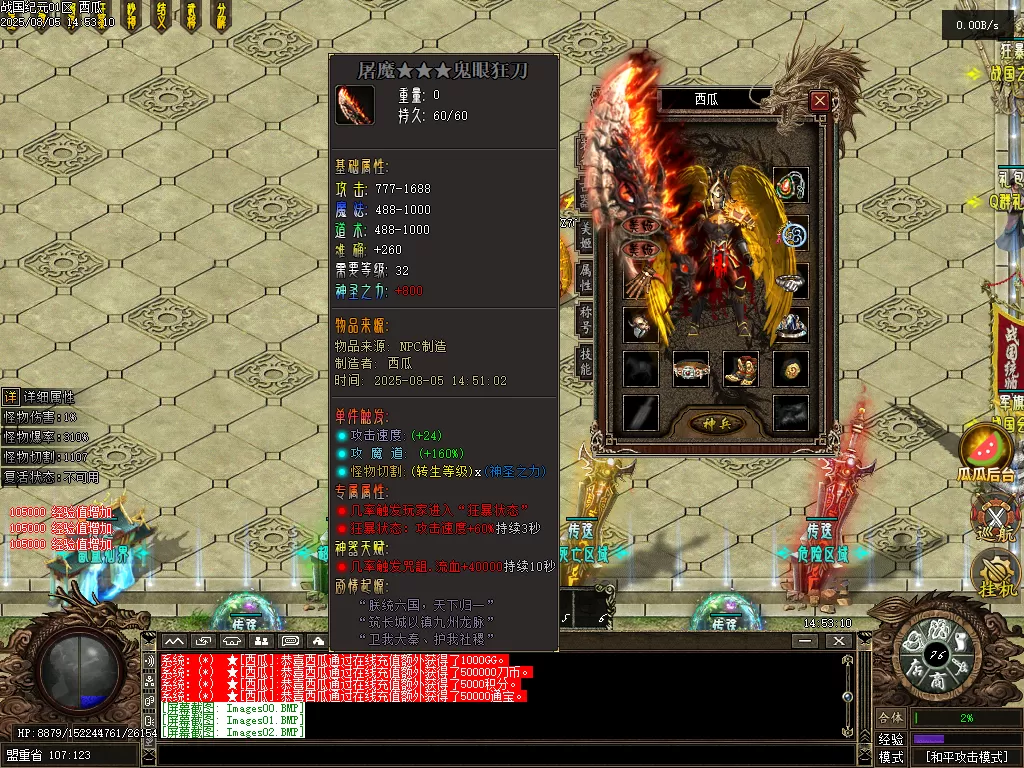Image resolution: width=1024 pixels, height=768 pixels.
Task: Close the 西瓜 character equipment panel
Action: click(820, 100)
